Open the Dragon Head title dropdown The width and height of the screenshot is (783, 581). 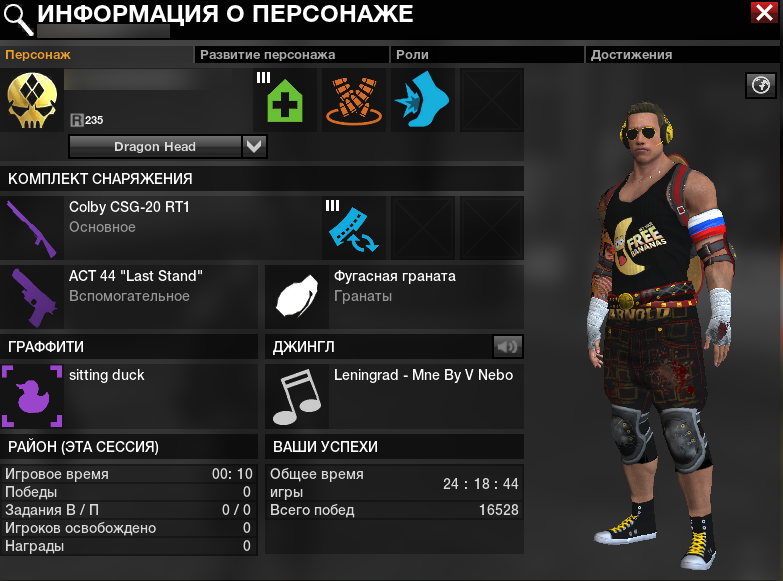(254, 147)
